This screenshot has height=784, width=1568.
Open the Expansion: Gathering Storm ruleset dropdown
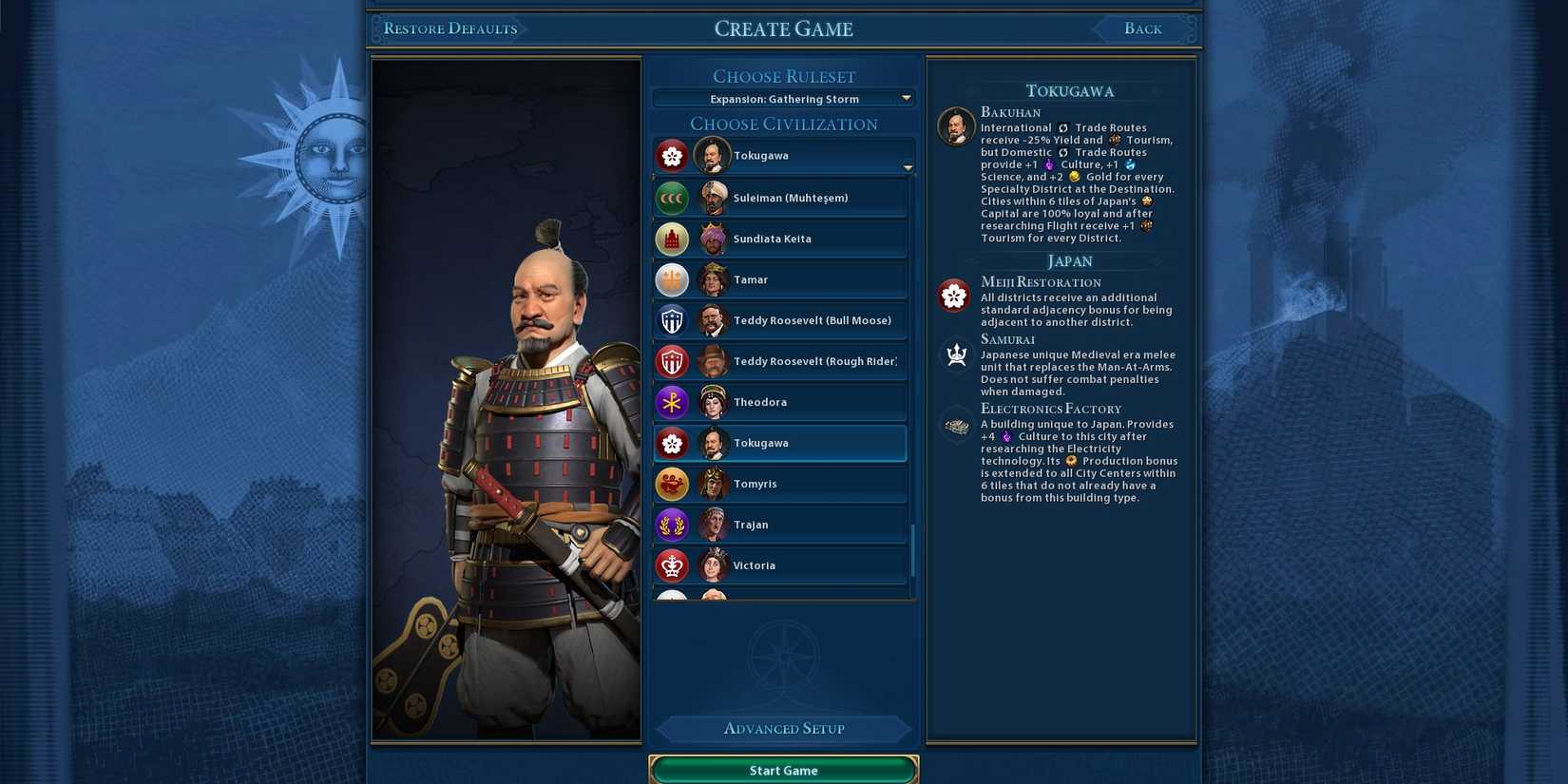783,98
